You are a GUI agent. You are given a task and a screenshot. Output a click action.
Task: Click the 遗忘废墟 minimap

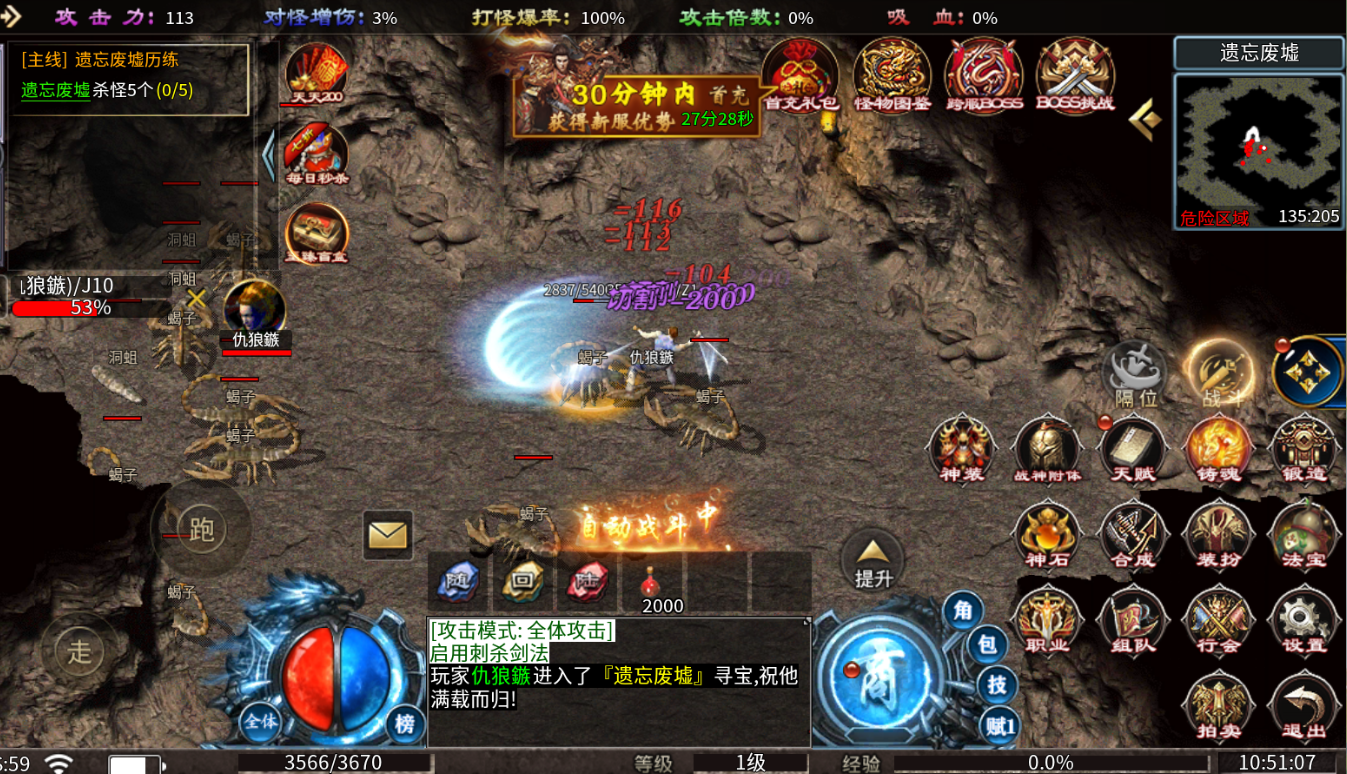point(1258,150)
